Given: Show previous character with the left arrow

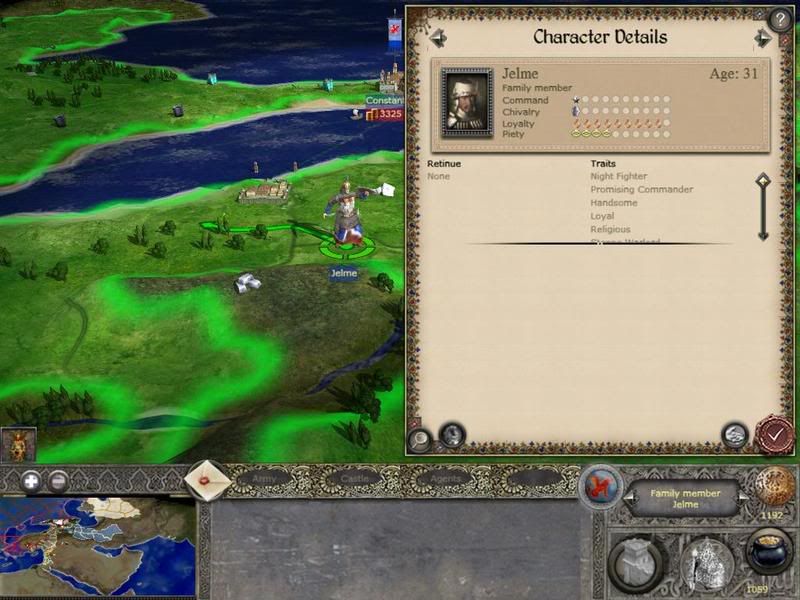Looking at the screenshot, I should pyautogui.click(x=438, y=38).
